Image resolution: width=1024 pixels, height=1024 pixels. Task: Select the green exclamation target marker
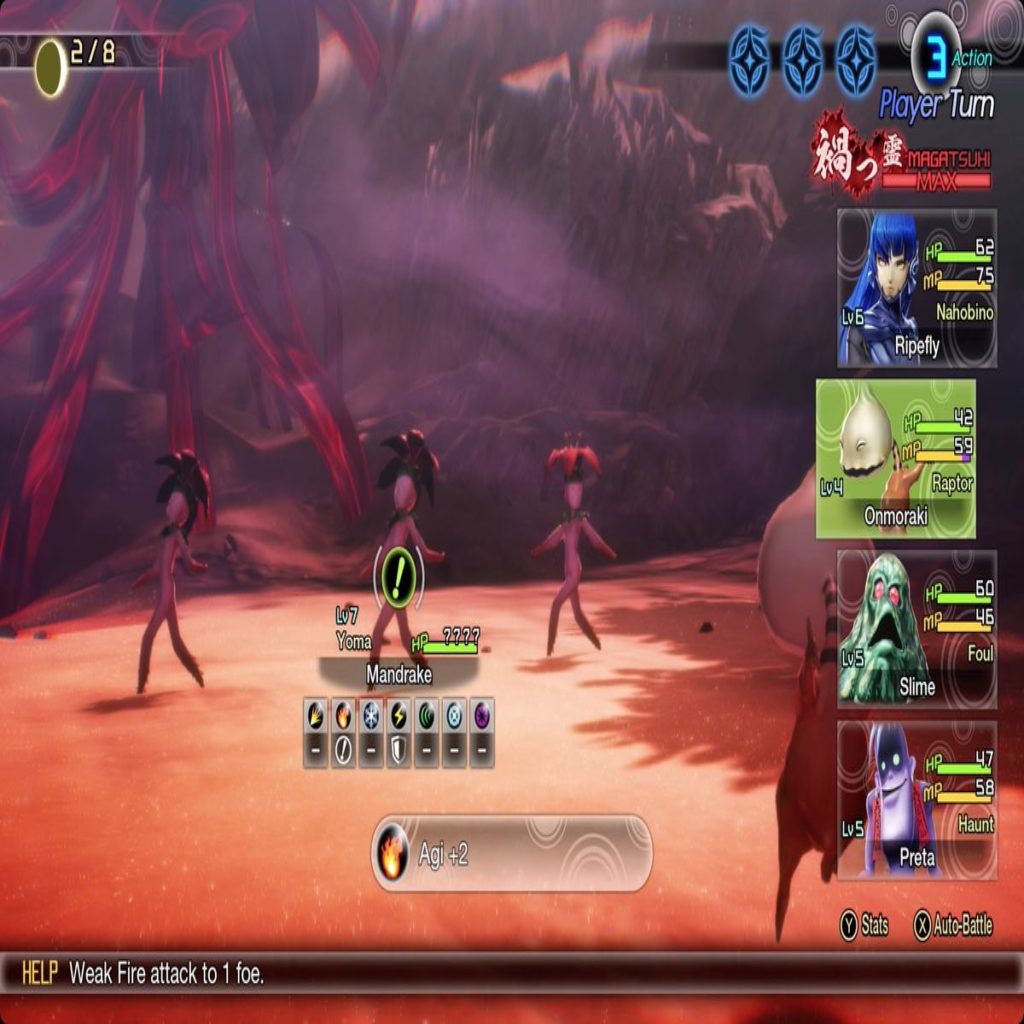coord(399,574)
